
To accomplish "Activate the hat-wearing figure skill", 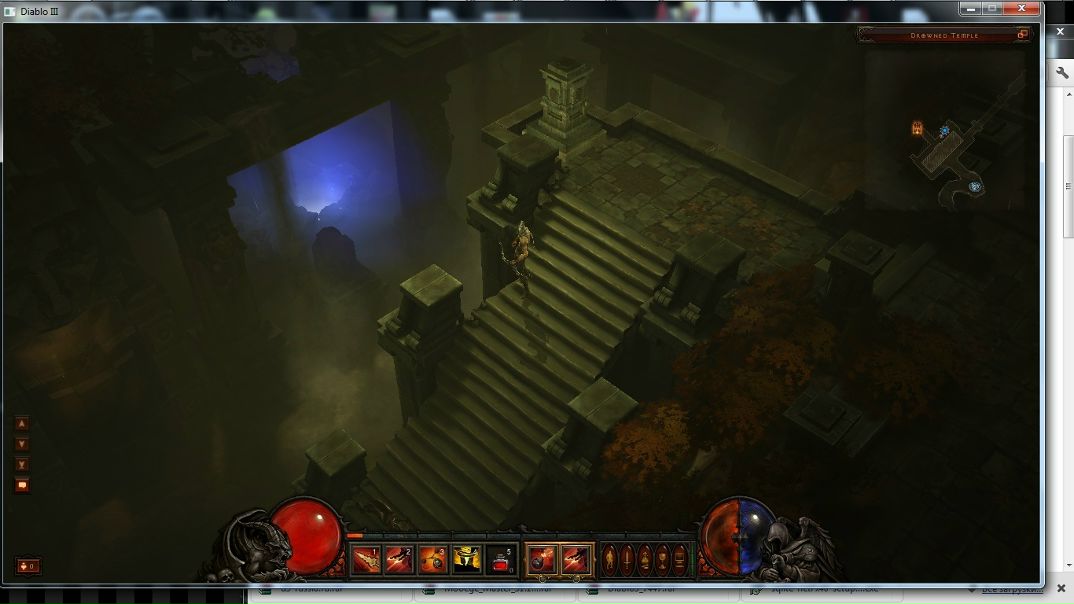I will (x=466, y=560).
